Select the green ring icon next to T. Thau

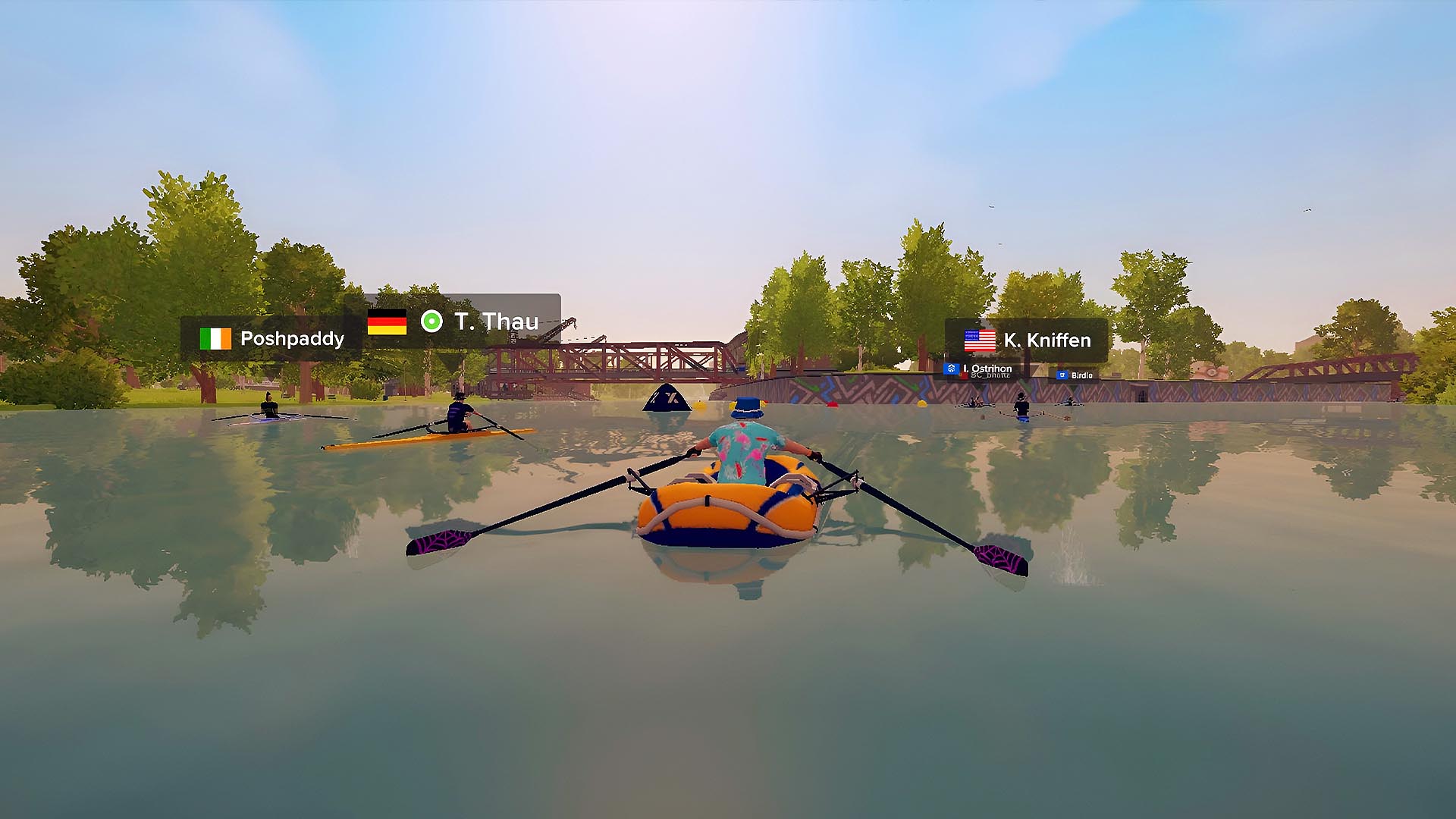(x=433, y=322)
